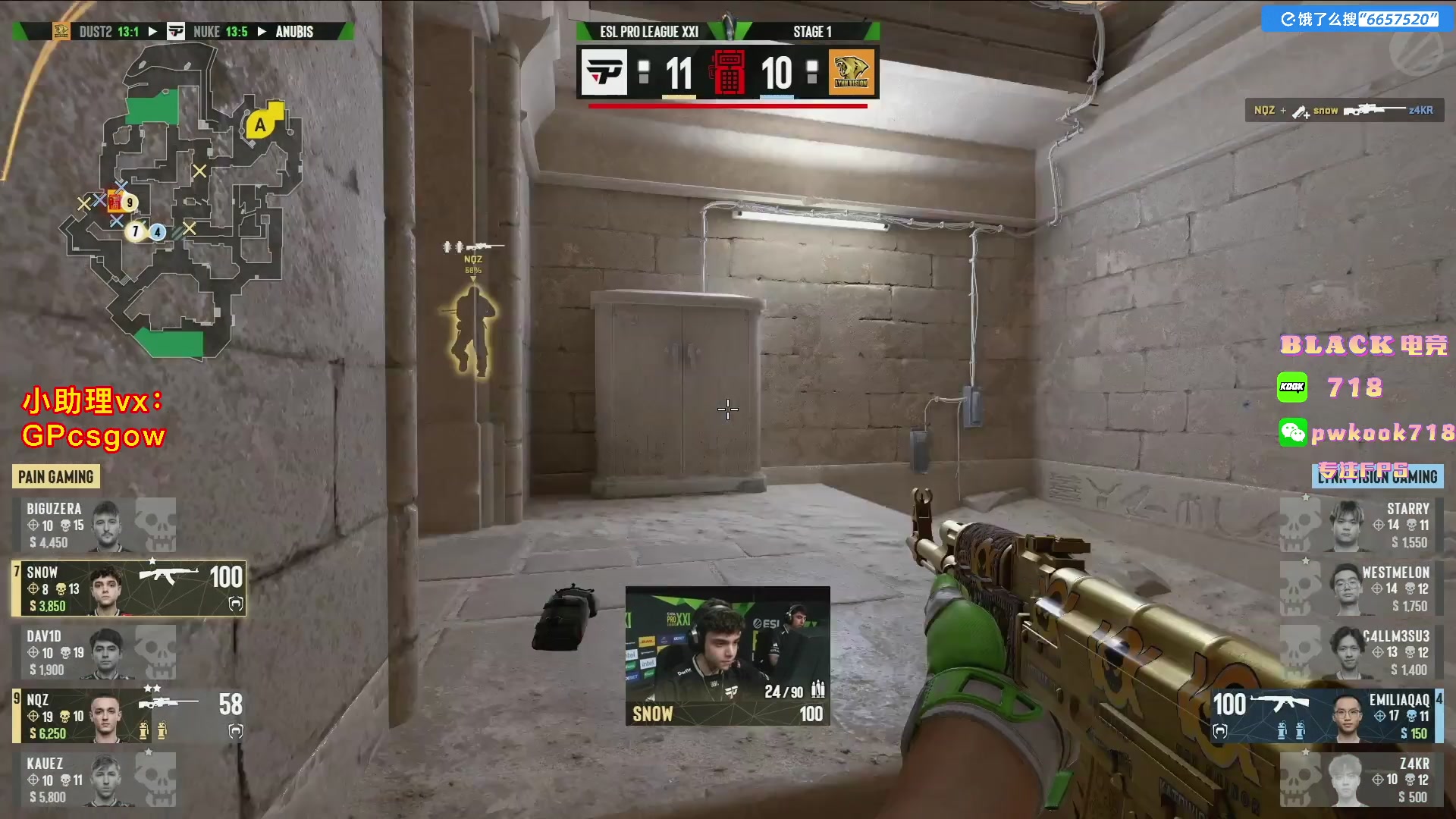
Task: Open the DUST2 13:1 map result
Action: (108, 32)
